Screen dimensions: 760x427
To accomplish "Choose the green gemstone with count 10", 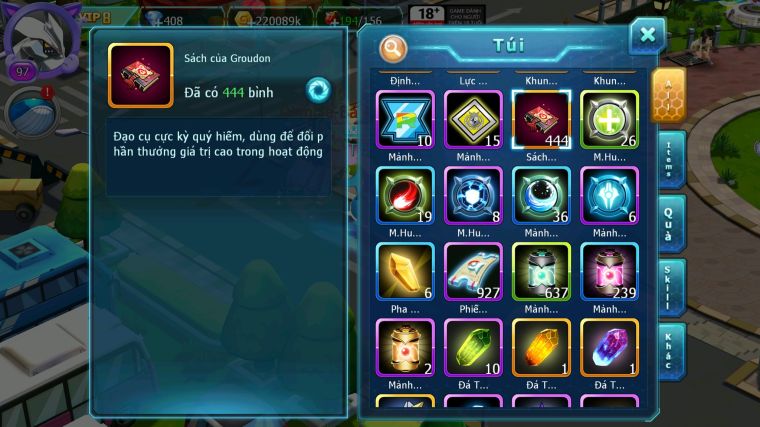I will click(x=473, y=347).
